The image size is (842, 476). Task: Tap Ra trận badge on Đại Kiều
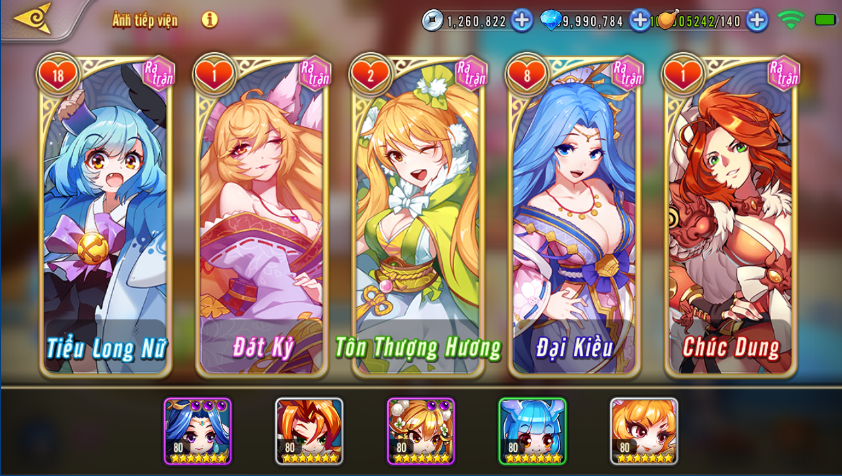point(626,73)
